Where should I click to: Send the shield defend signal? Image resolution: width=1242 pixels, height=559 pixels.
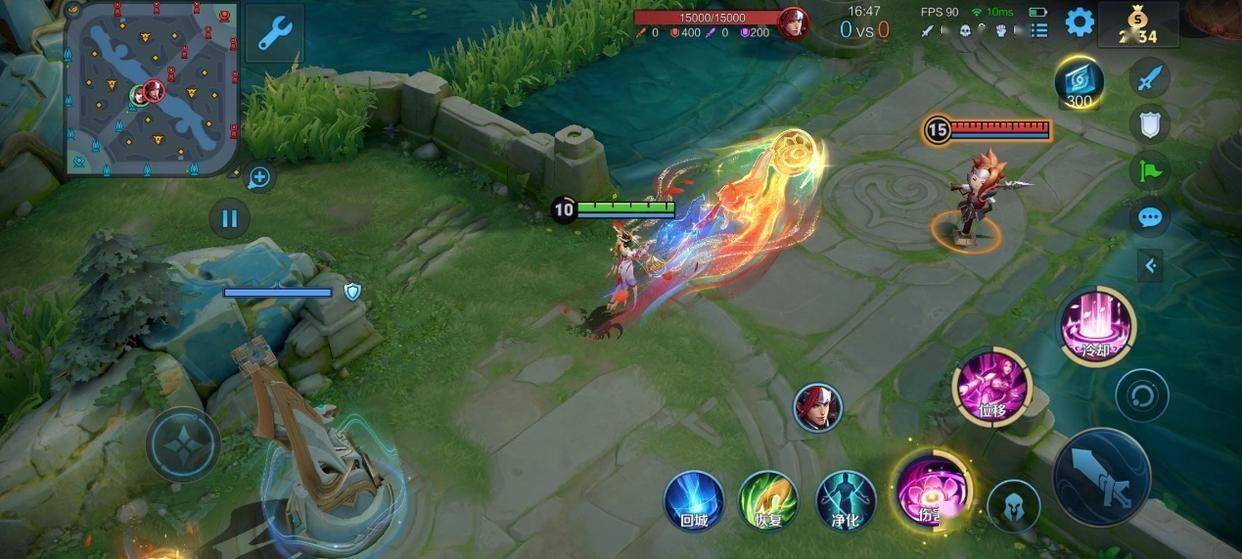pyautogui.click(x=1150, y=124)
